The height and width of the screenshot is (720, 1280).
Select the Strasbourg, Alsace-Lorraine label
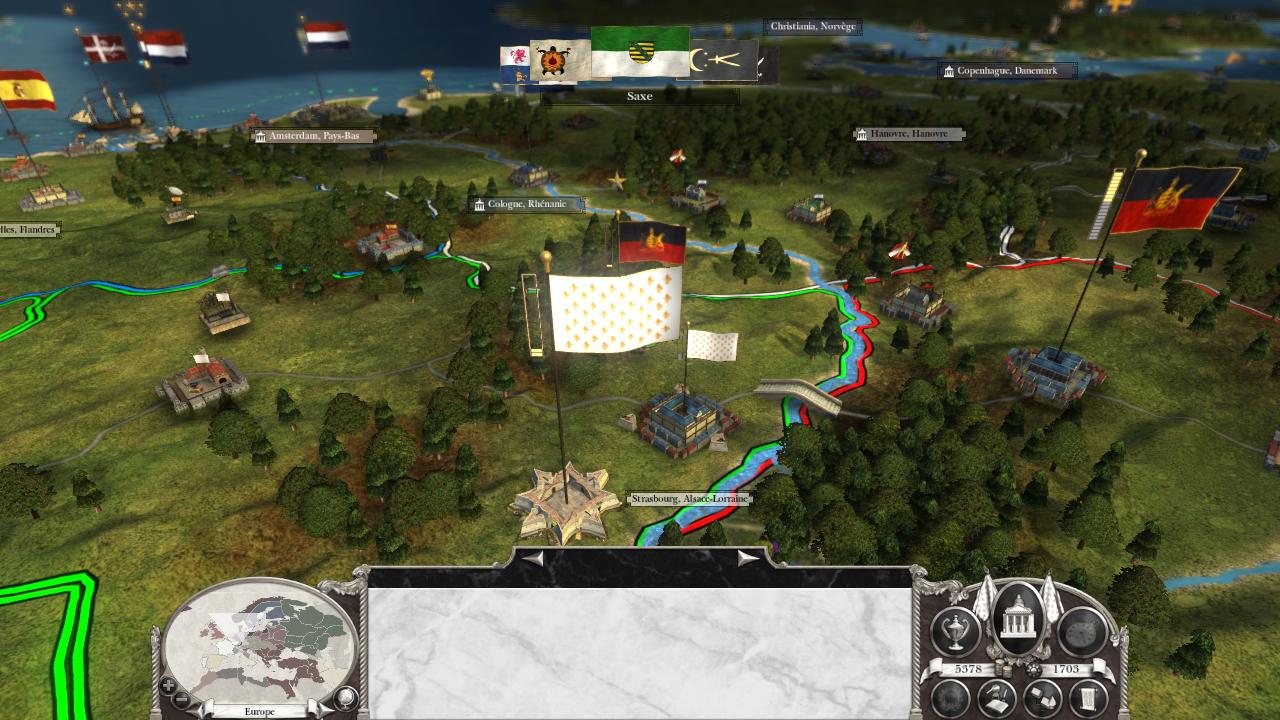point(689,498)
